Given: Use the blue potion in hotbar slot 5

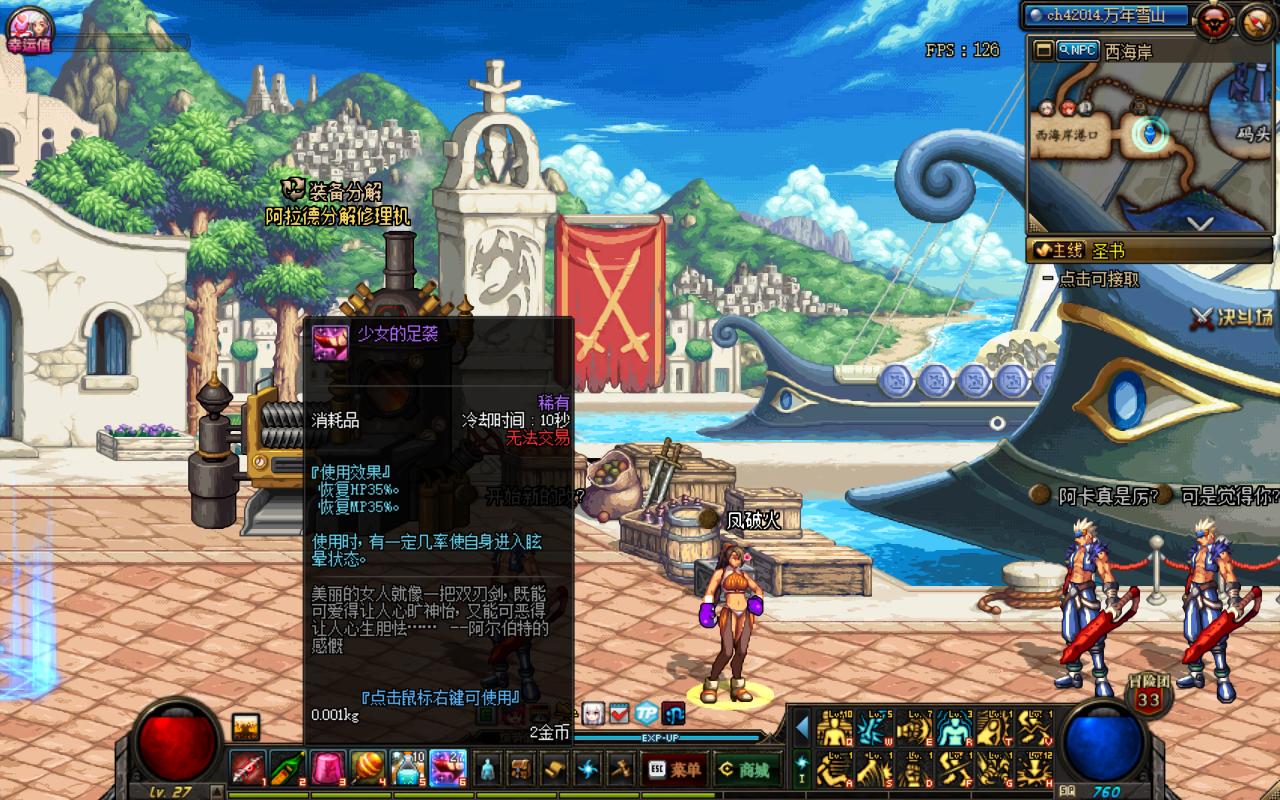Looking at the screenshot, I should (x=408, y=768).
